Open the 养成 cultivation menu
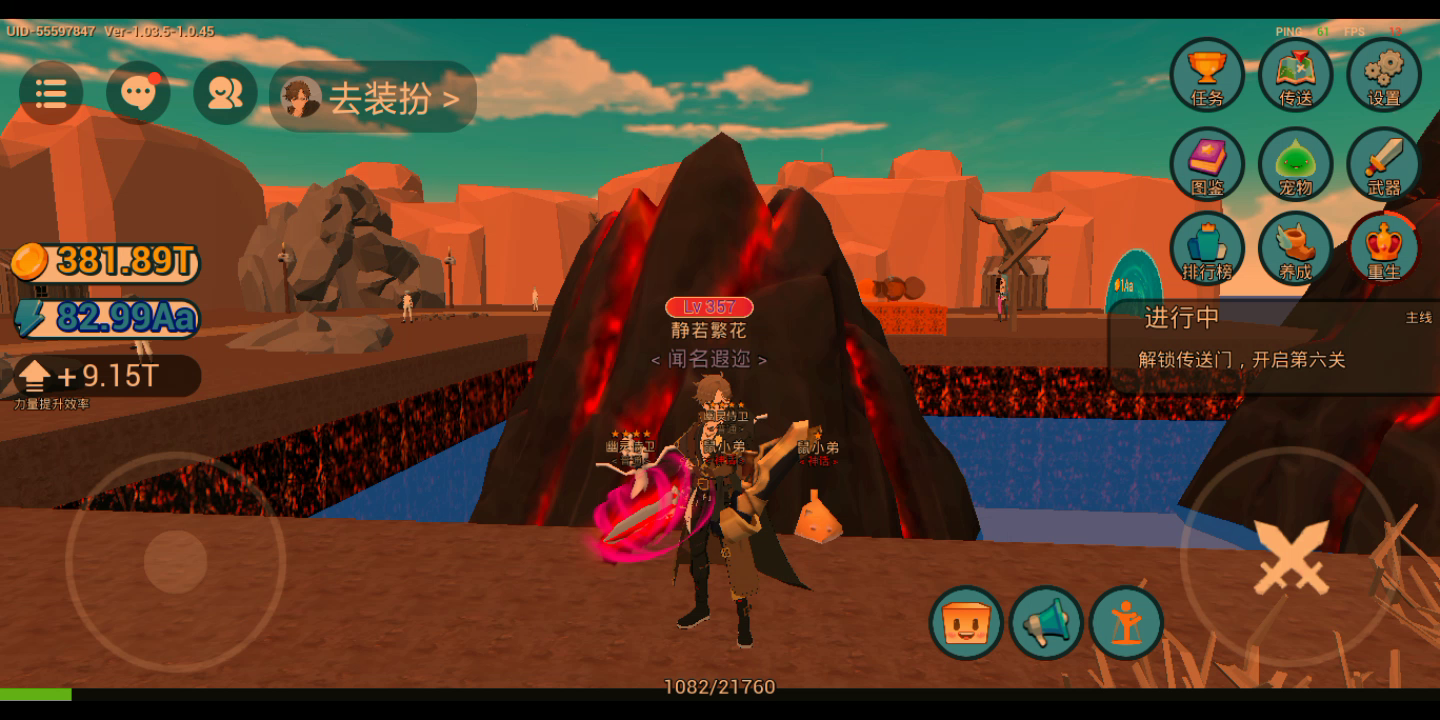The height and width of the screenshot is (720, 1440). (1295, 248)
